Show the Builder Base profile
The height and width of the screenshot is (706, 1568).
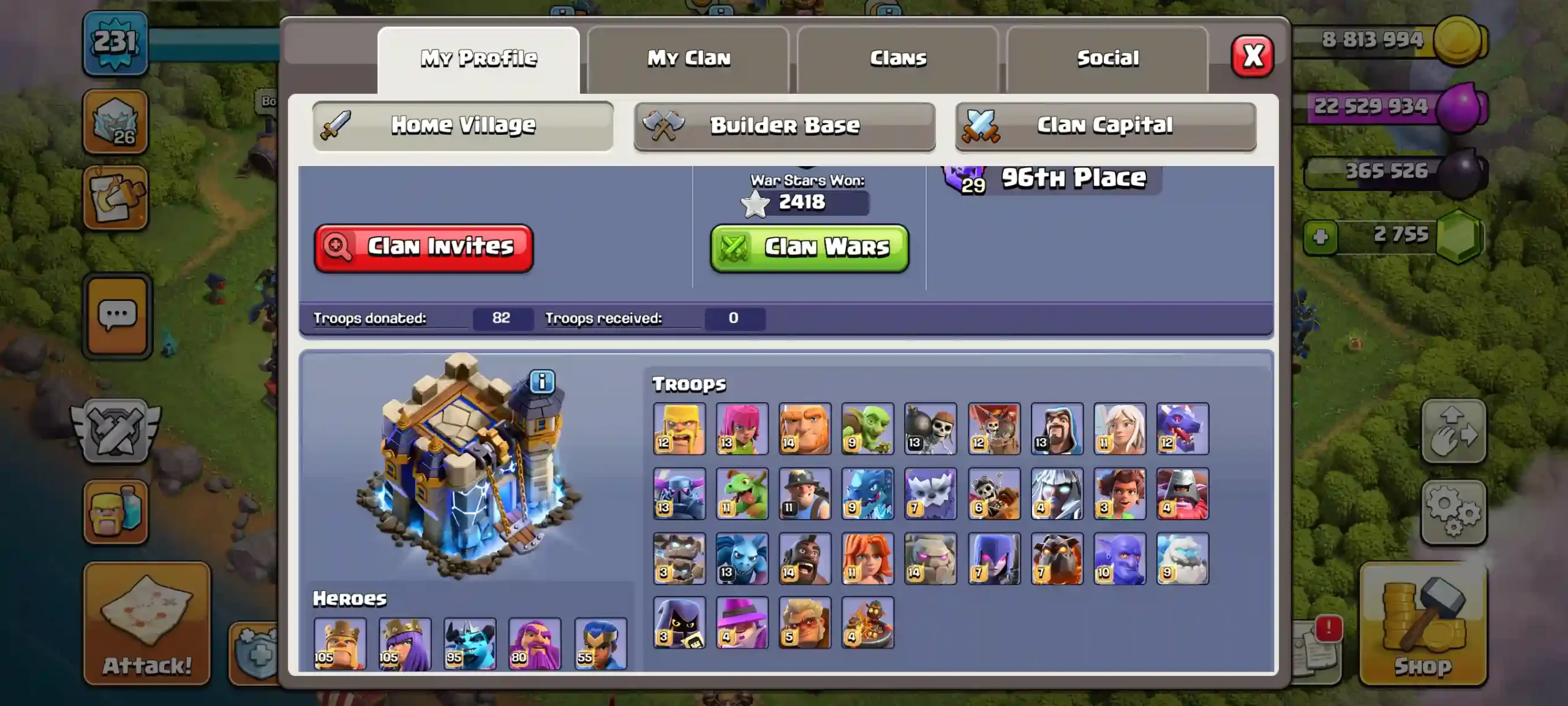[x=785, y=126]
